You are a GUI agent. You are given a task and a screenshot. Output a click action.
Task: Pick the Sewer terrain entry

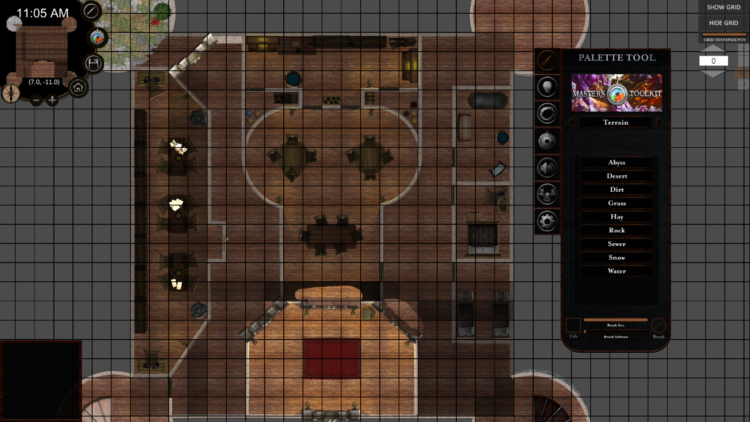(x=617, y=243)
